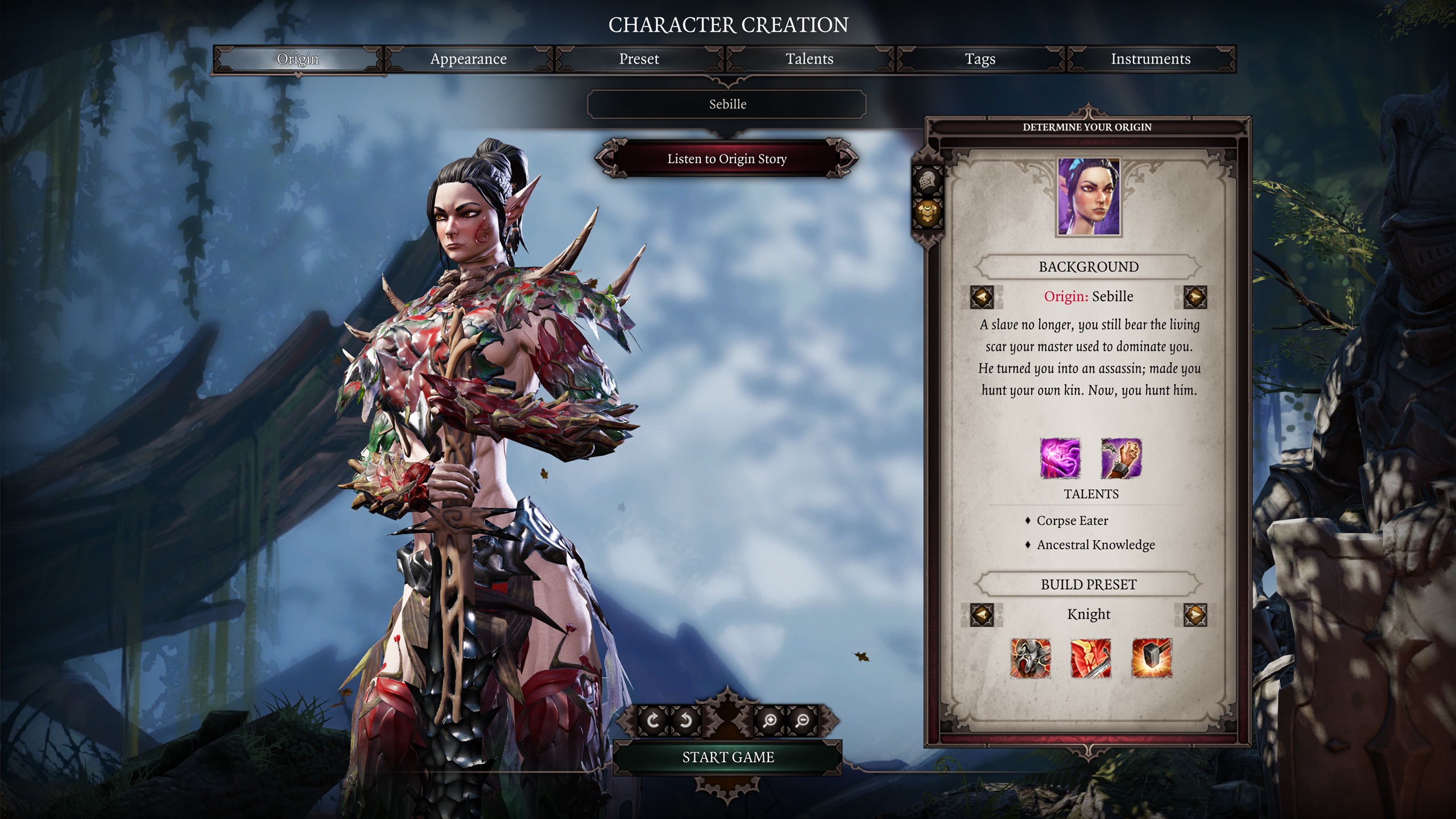Choose the next origin character arrow
This screenshot has height=819, width=1456.
pos(1195,297)
